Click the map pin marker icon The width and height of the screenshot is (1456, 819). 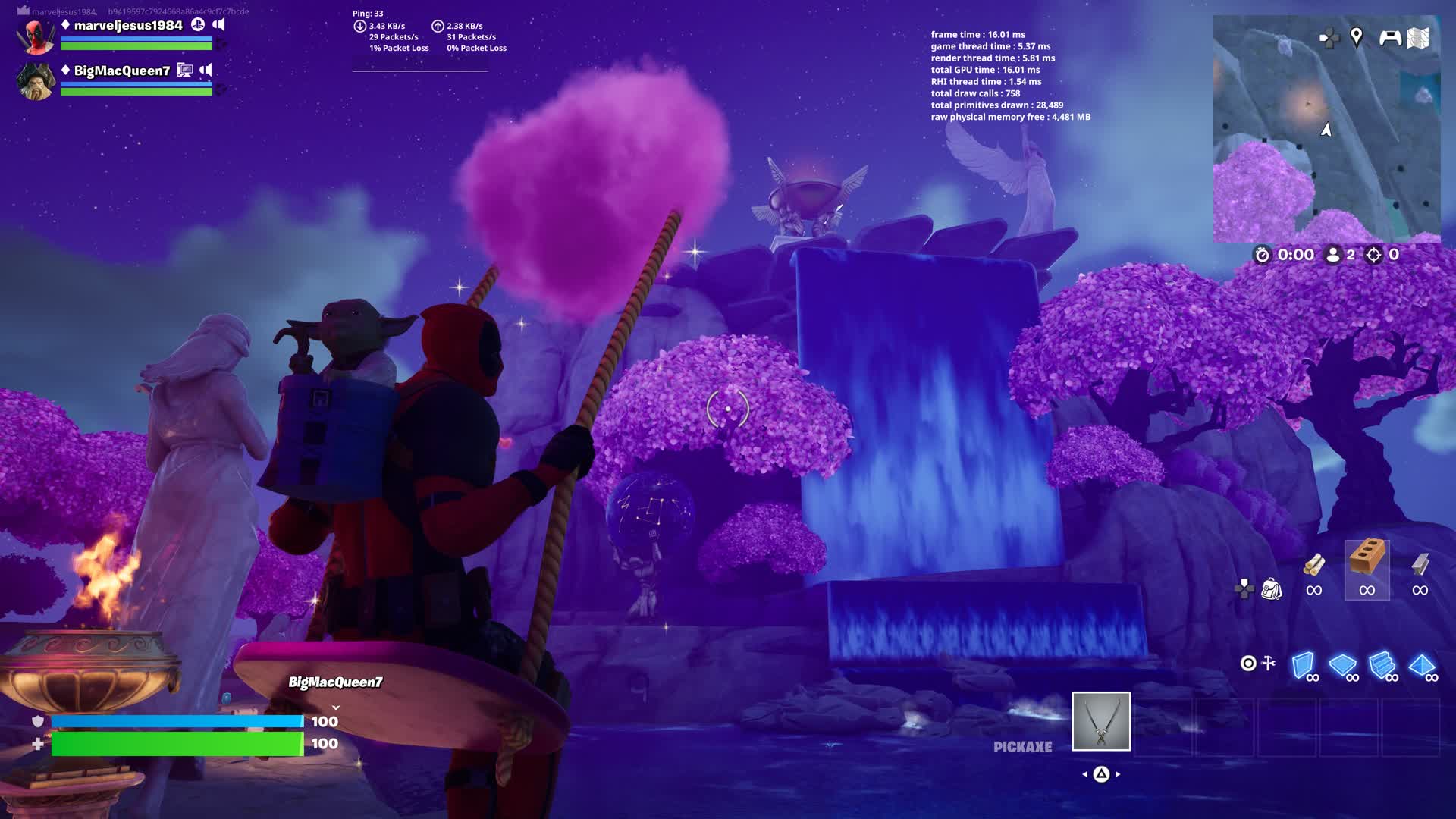[1357, 36]
